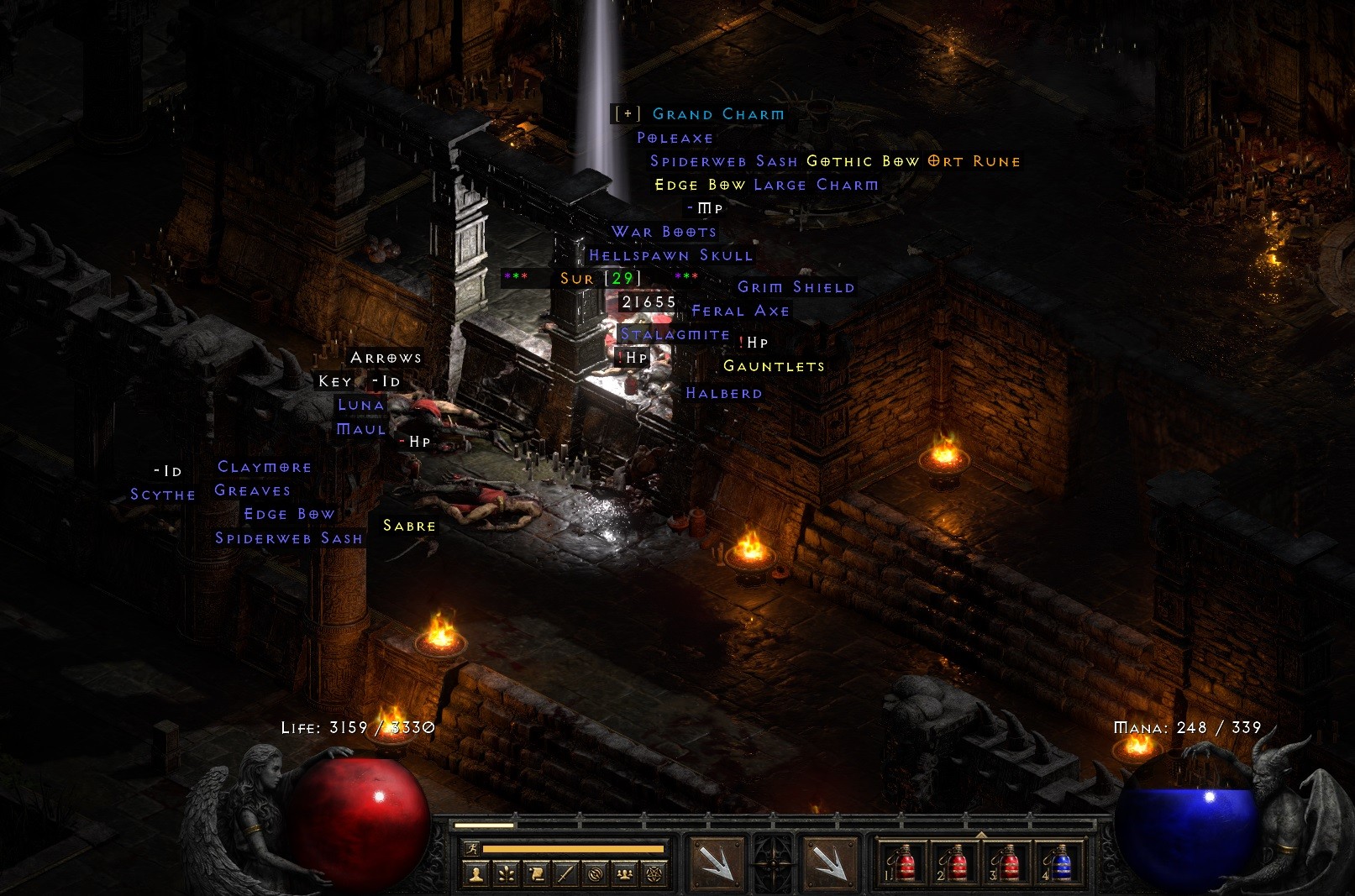Pick up the Ort Rune

click(972, 160)
